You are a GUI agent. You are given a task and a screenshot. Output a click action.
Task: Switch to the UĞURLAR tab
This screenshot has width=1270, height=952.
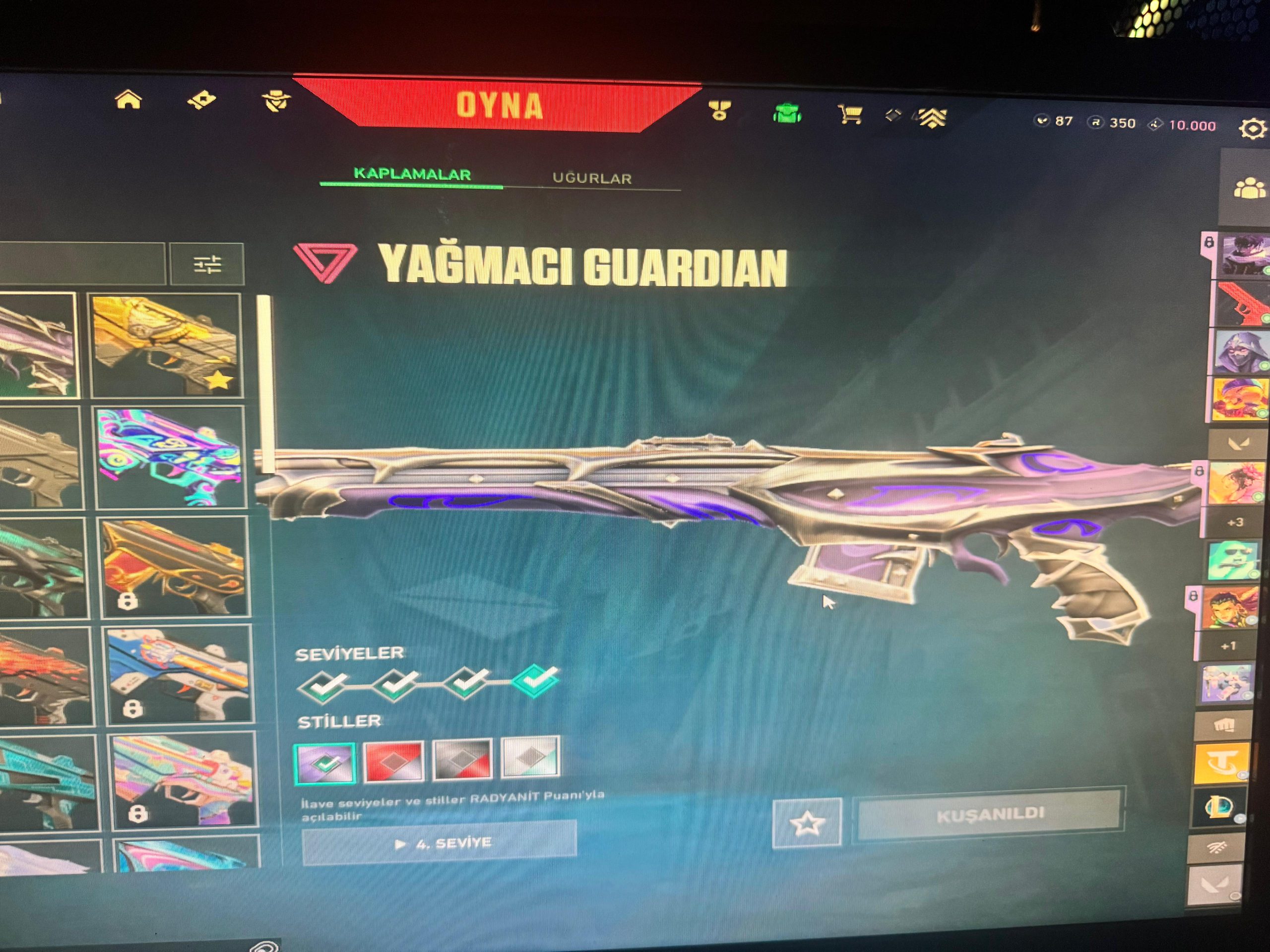point(592,178)
